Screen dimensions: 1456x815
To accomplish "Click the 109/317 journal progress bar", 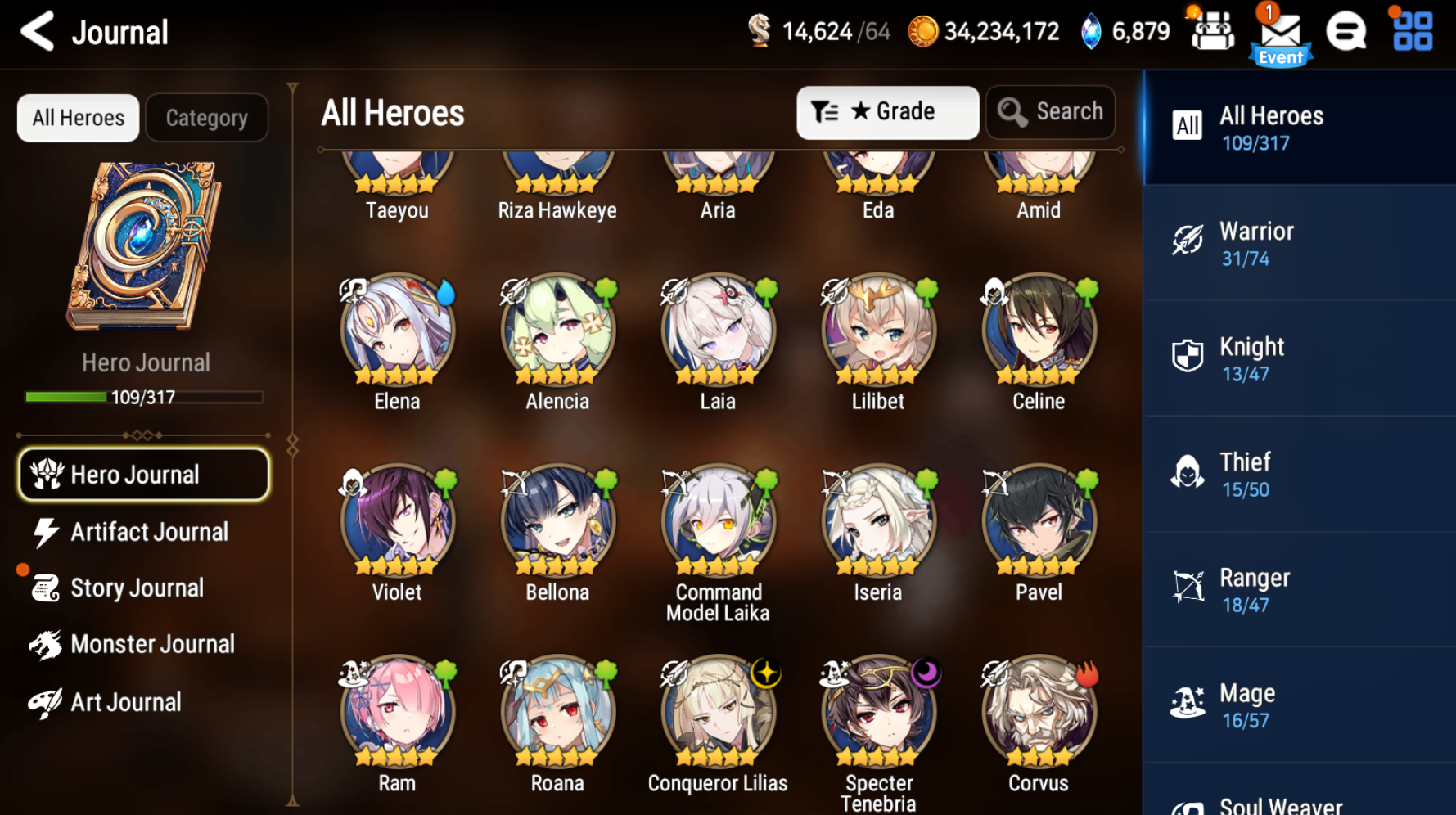I will coord(144,398).
